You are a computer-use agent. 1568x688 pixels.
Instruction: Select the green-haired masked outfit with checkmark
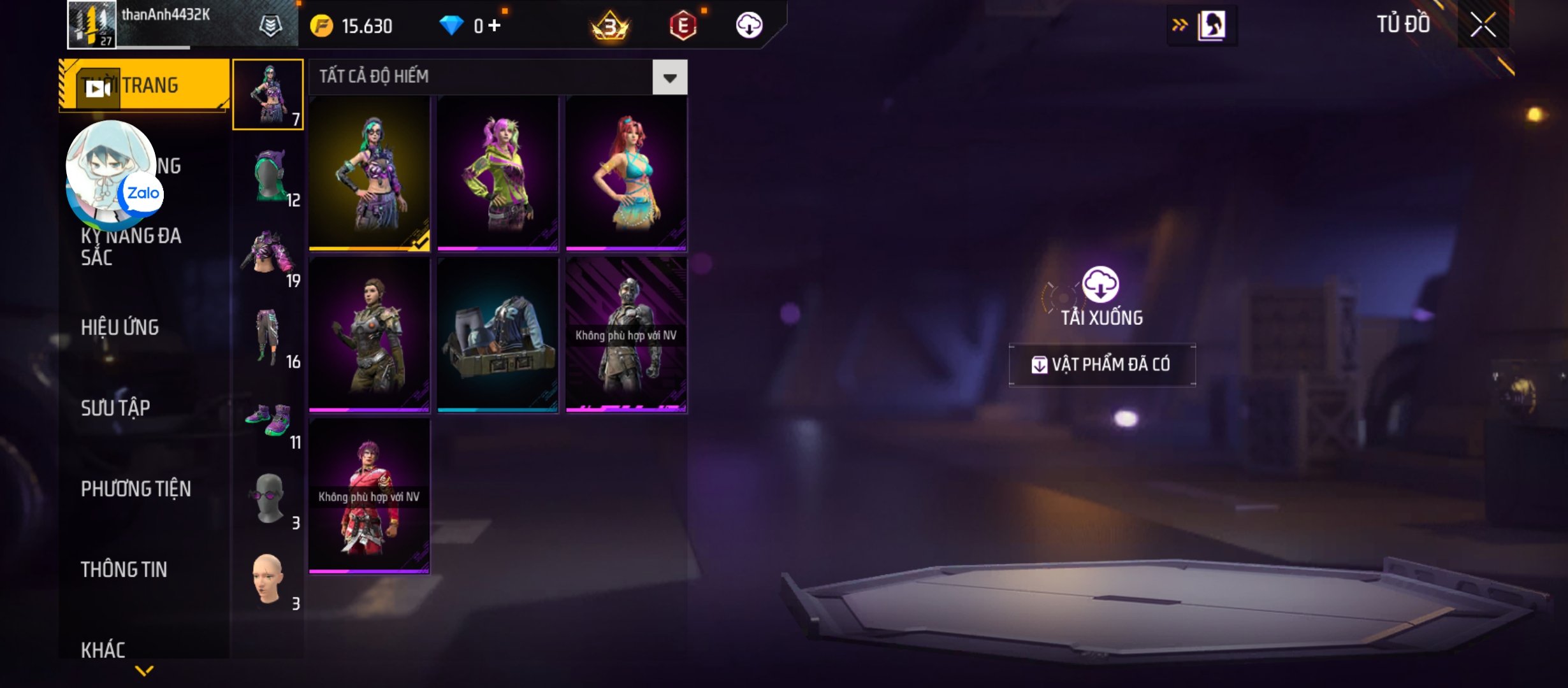370,173
